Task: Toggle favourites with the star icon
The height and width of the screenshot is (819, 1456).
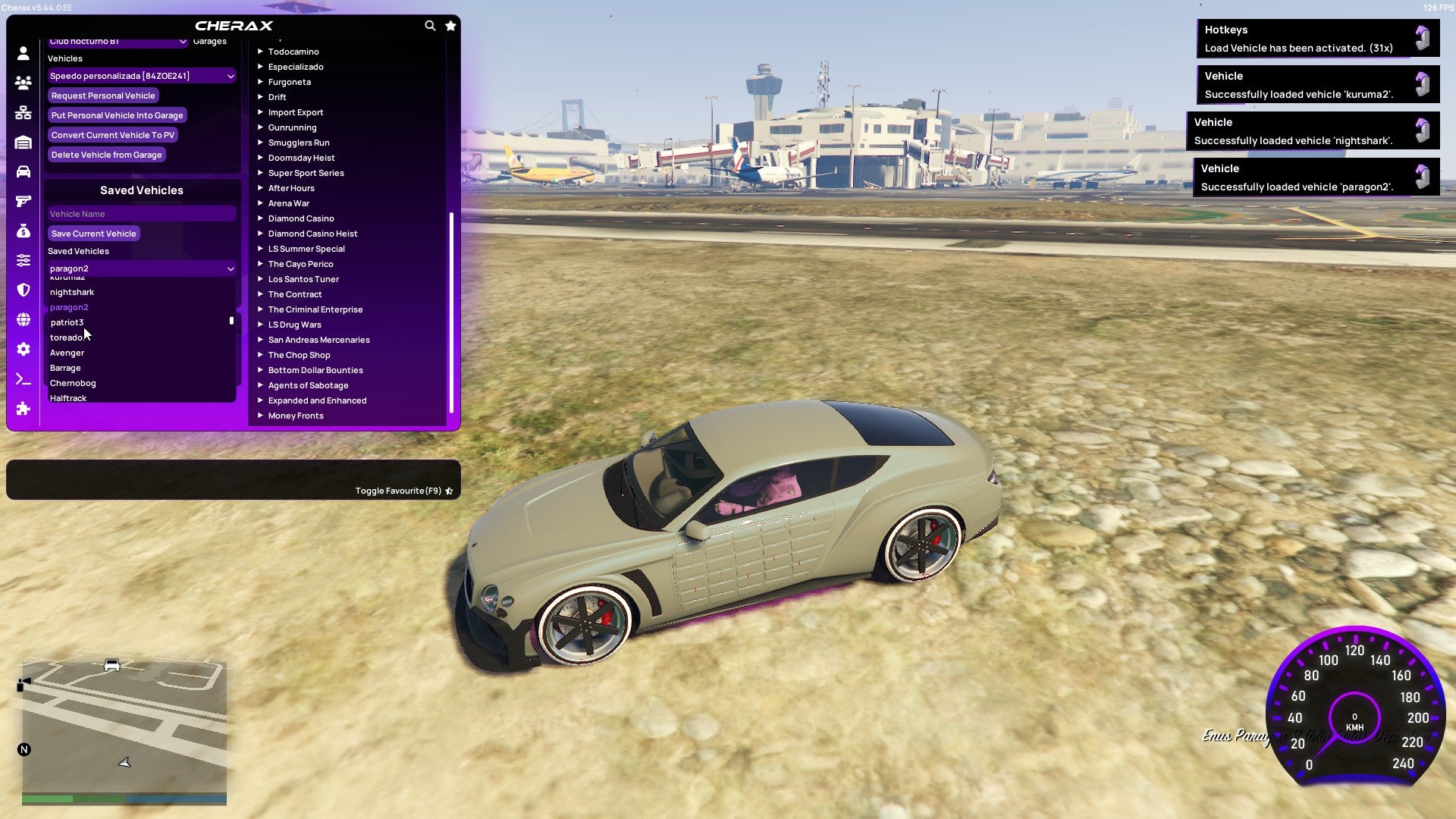Action: [x=450, y=25]
